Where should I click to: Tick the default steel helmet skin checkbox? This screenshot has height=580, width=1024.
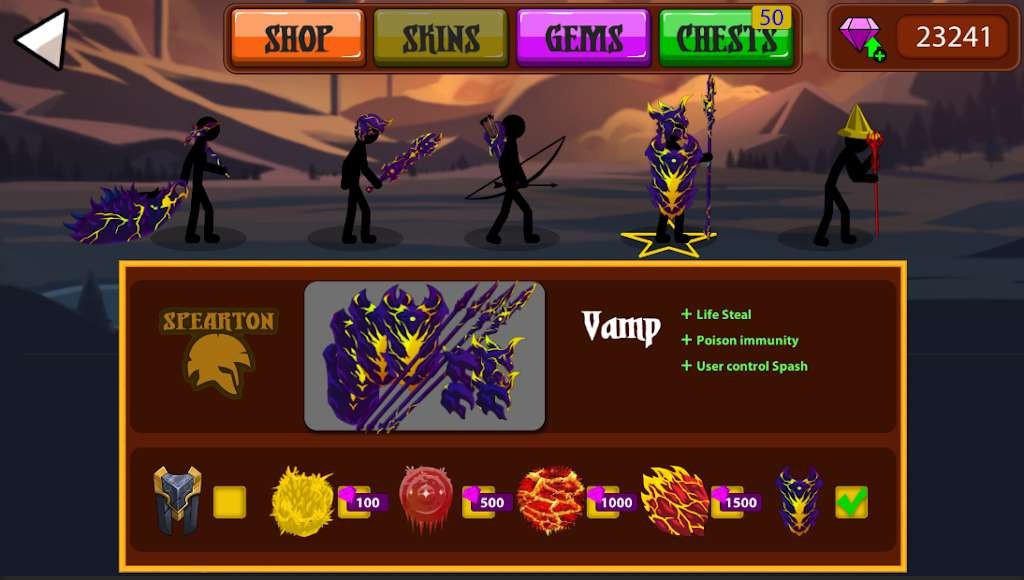(229, 502)
